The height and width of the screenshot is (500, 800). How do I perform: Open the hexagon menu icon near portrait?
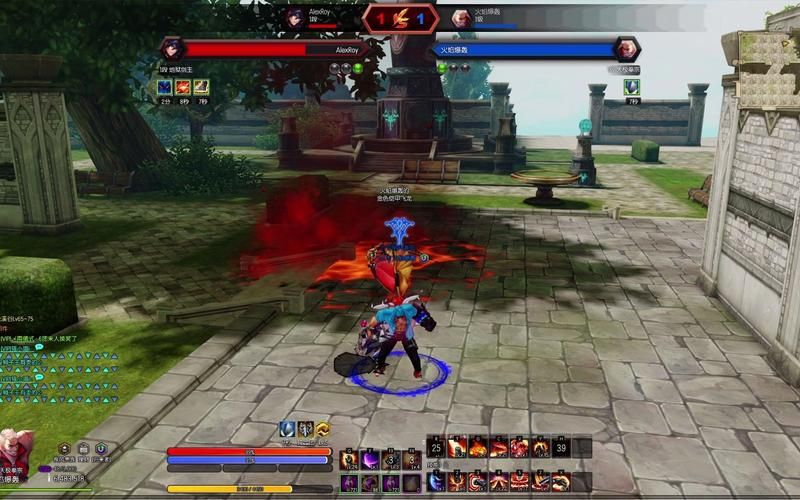point(65,449)
